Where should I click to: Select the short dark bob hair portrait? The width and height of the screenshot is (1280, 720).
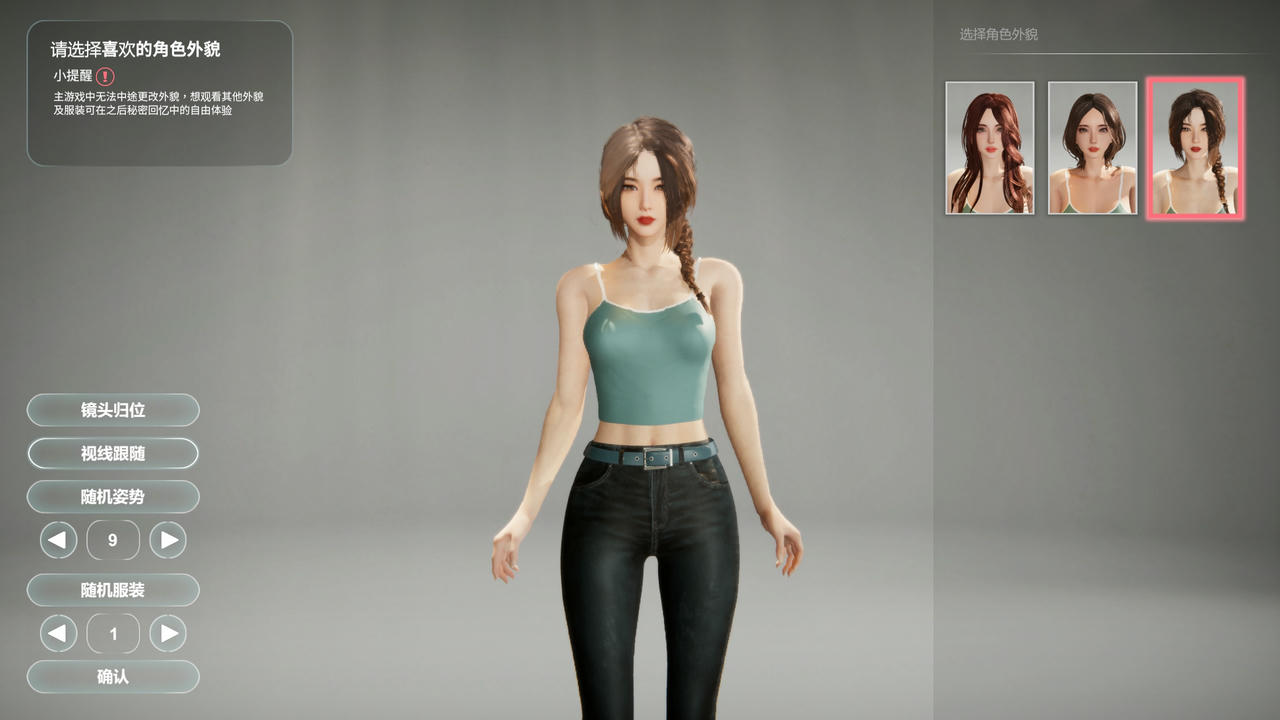1092,148
